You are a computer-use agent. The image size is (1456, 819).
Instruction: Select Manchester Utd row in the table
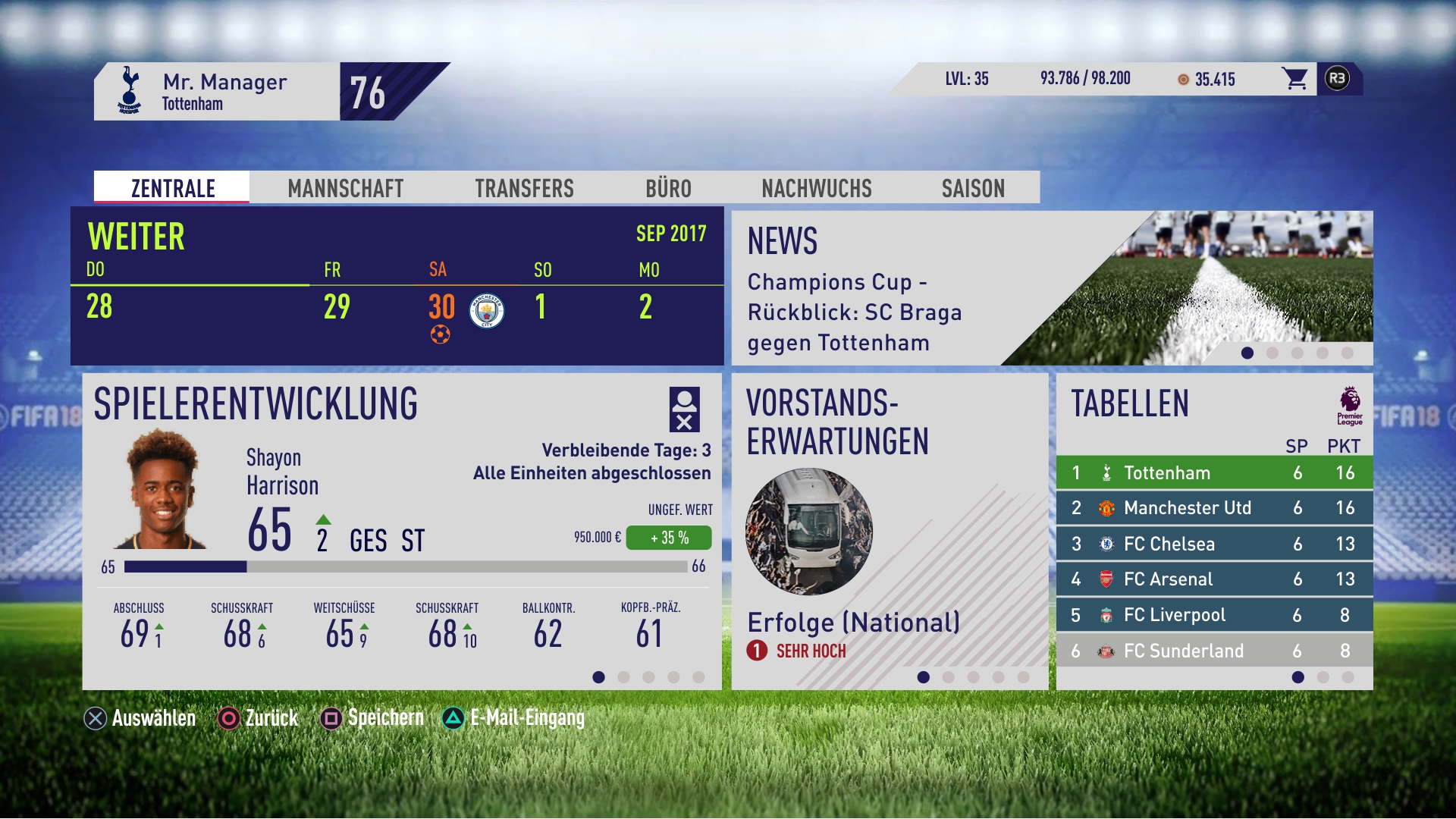(x=1213, y=508)
